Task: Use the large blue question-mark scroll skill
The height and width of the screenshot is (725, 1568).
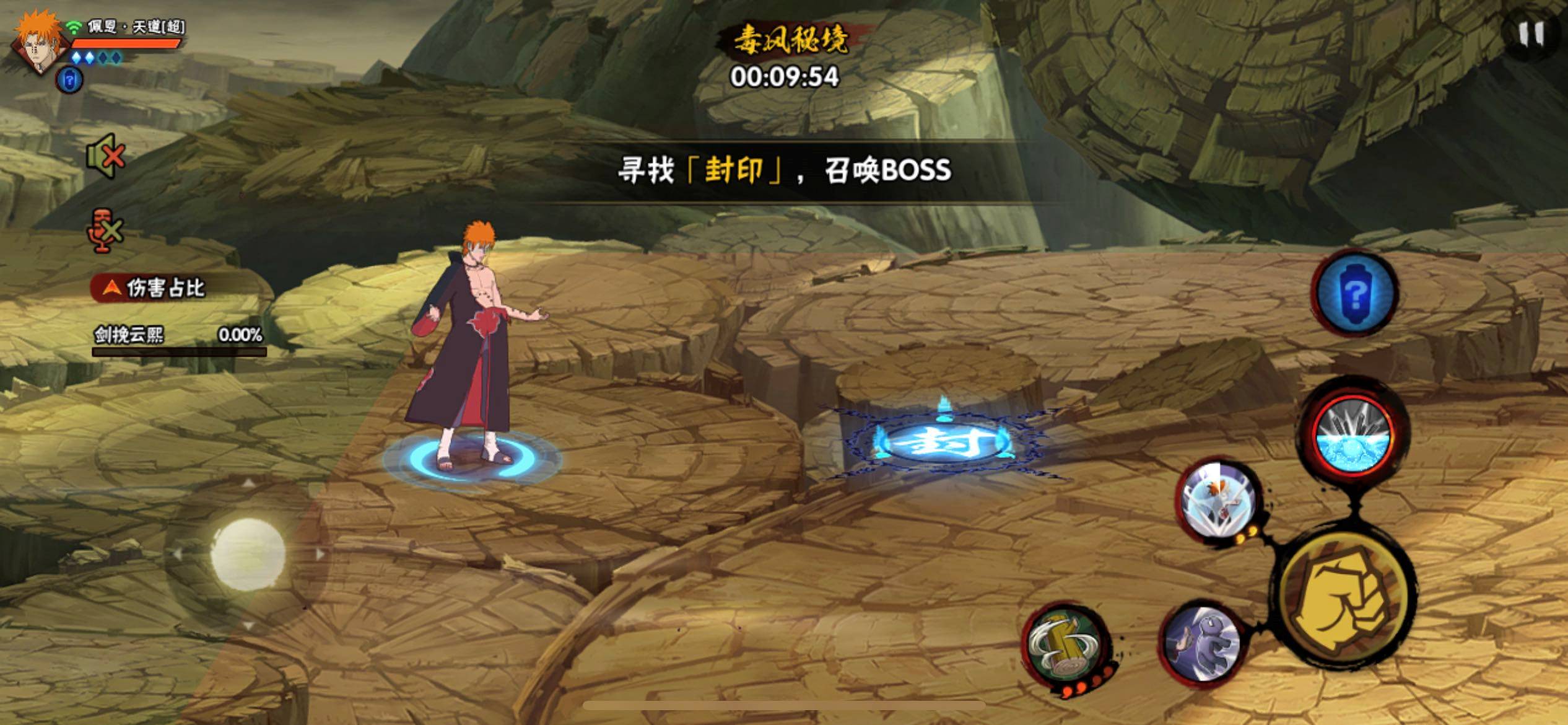Action: [1354, 295]
